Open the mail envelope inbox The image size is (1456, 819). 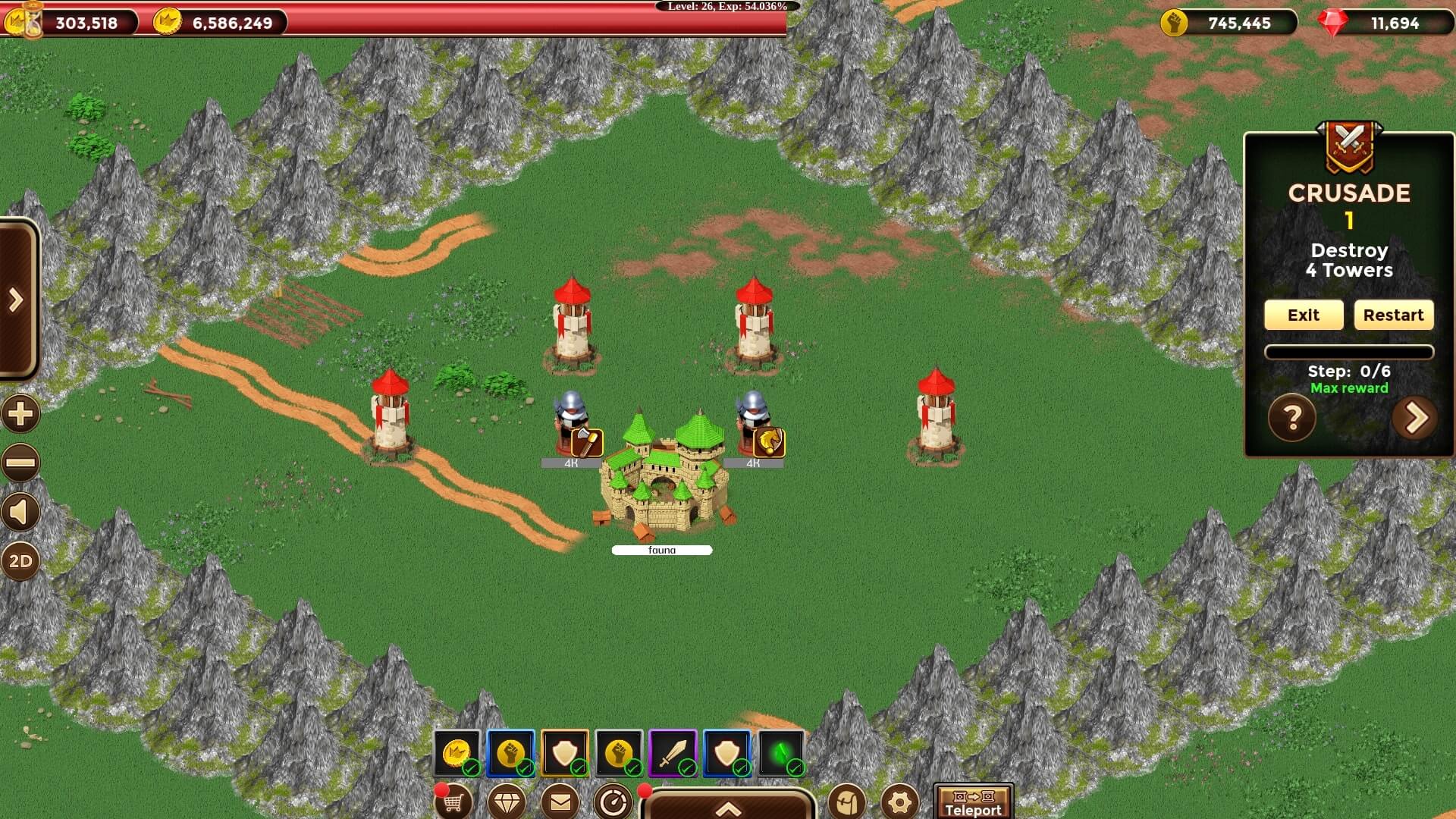[560, 802]
